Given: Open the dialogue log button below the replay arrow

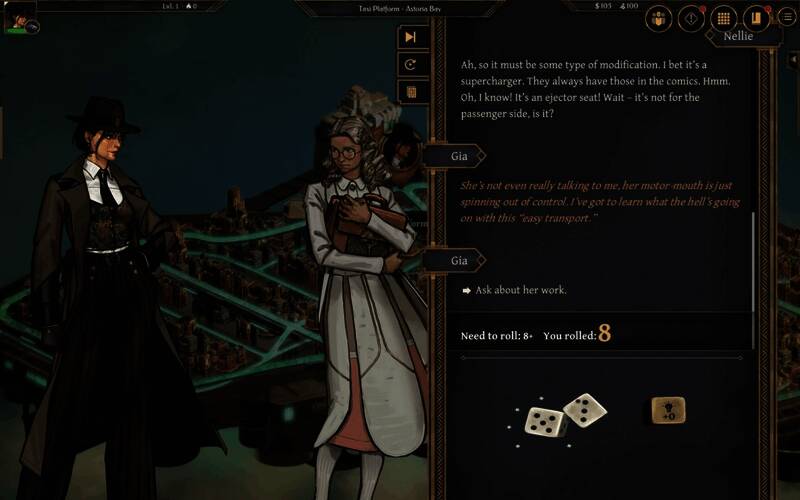Looking at the screenshot, I should pos(410,92).
